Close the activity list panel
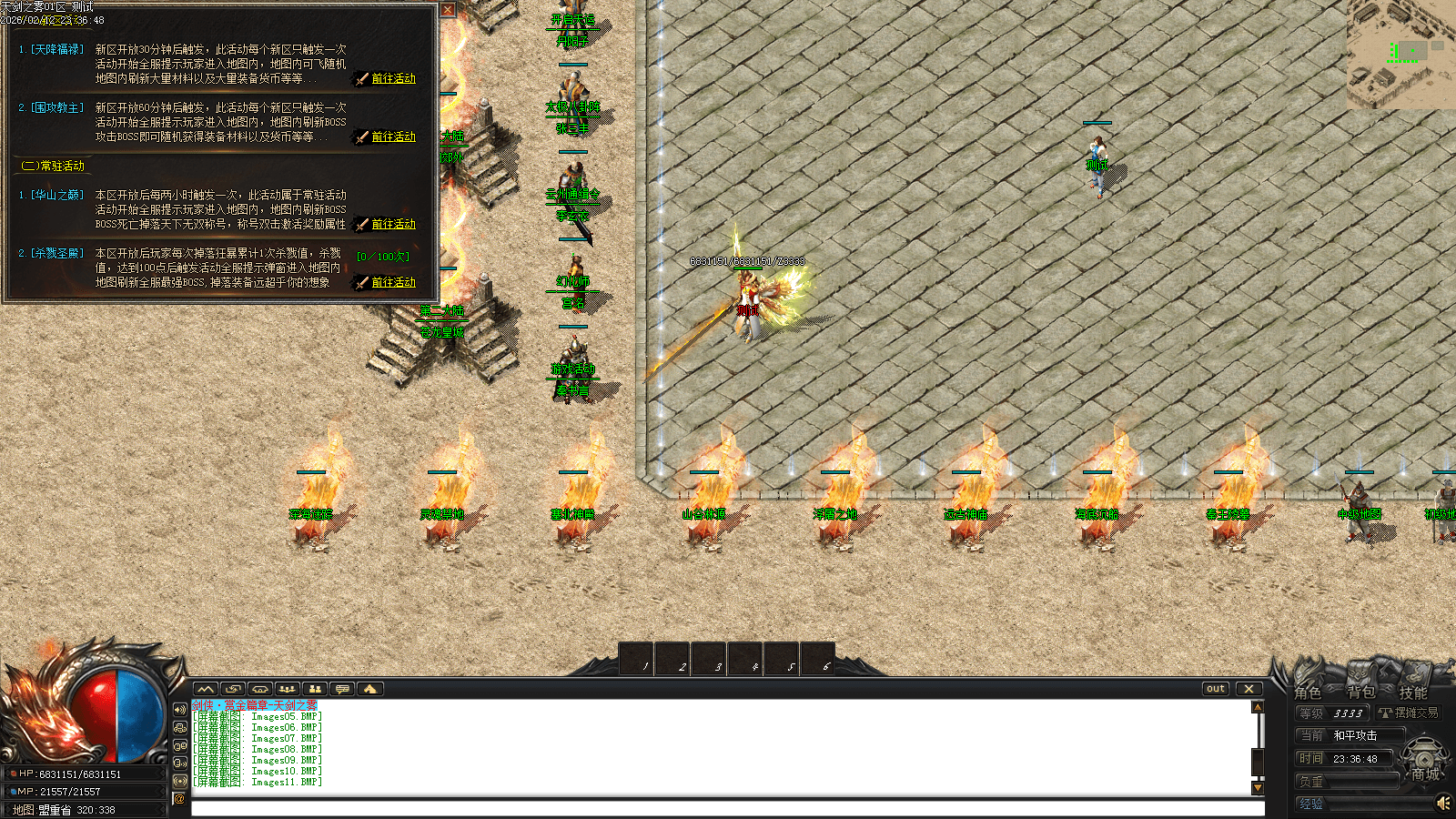1456x819 pixels. tap(448, 10)
